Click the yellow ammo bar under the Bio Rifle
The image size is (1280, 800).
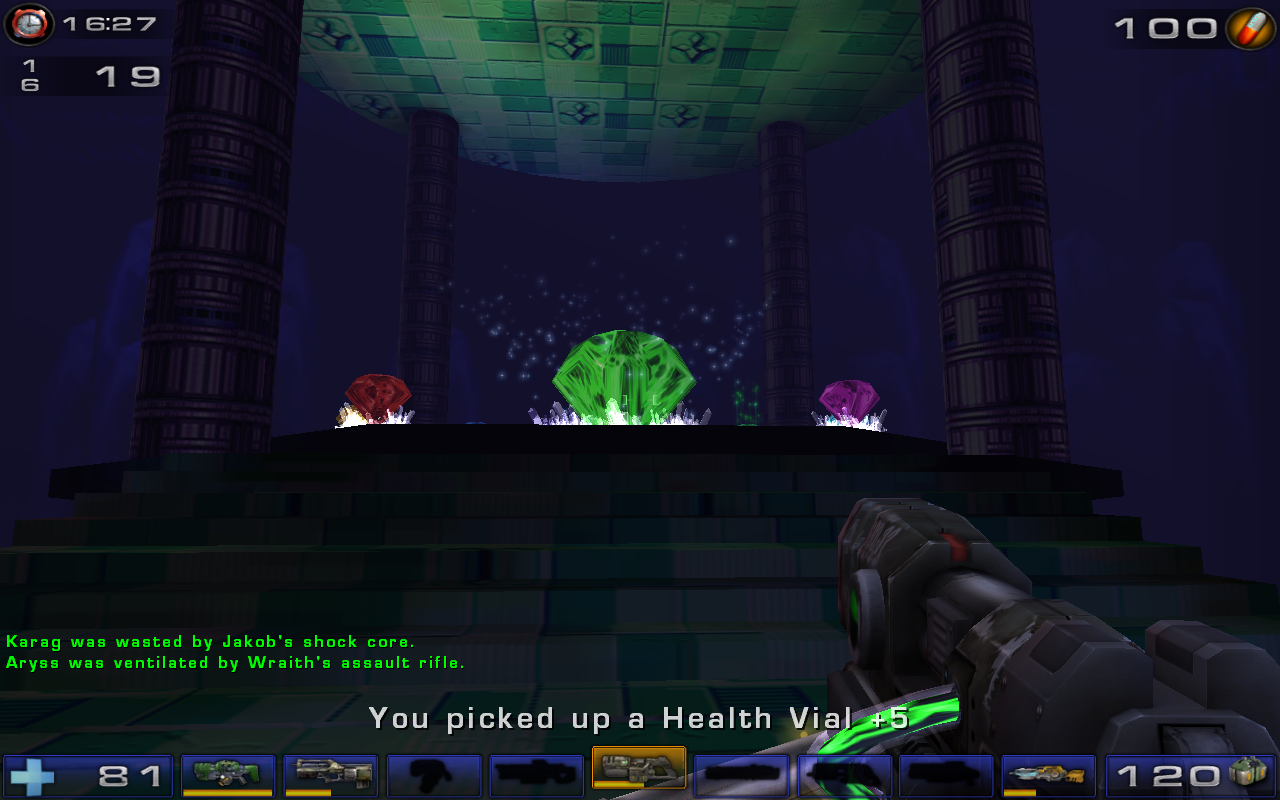228,790
